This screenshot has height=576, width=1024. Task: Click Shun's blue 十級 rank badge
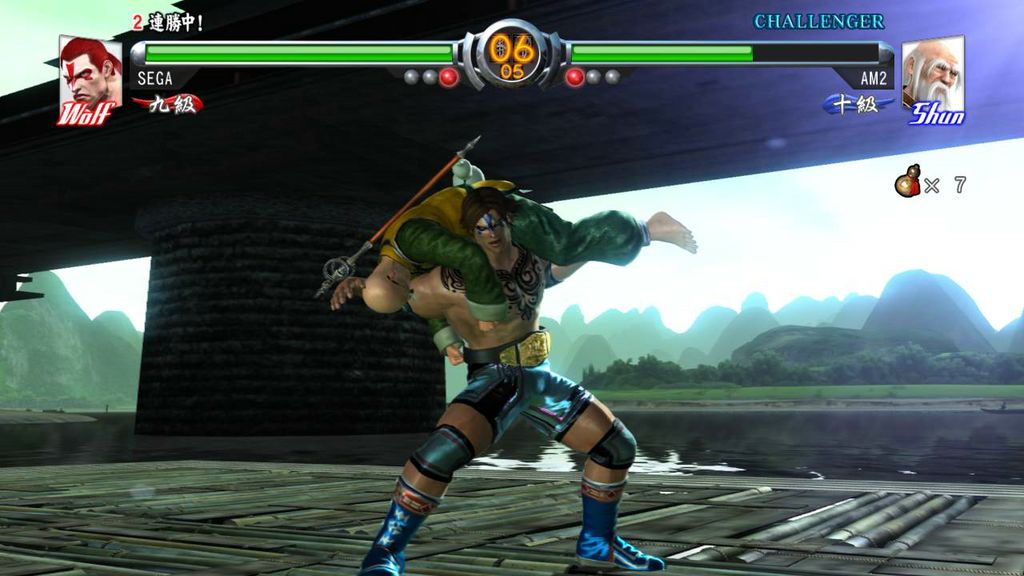[x=856, y=104]
